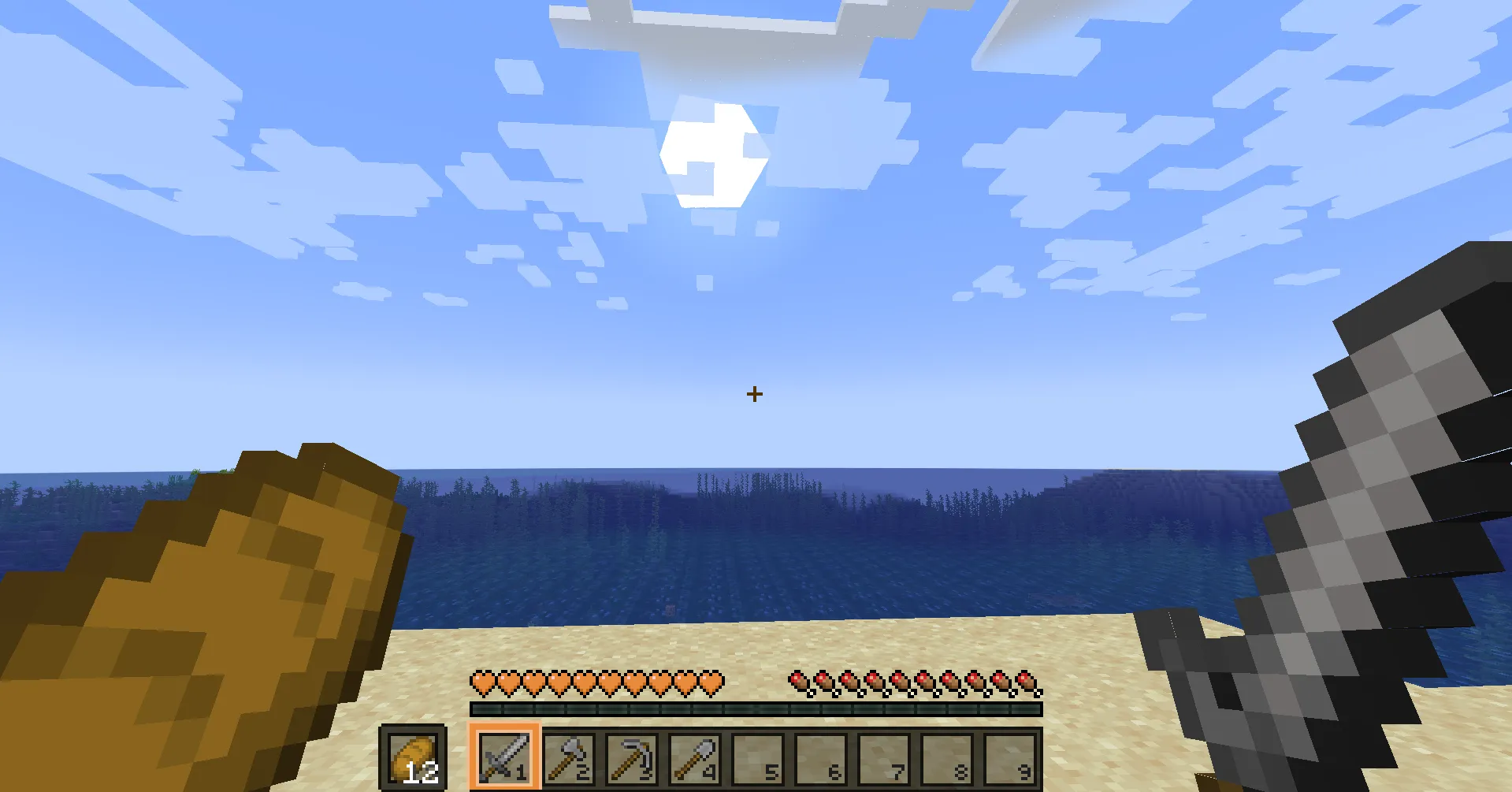The image size is (1512, 792).
Task: Click the crosshair at screen center
Action: [756, 392]
